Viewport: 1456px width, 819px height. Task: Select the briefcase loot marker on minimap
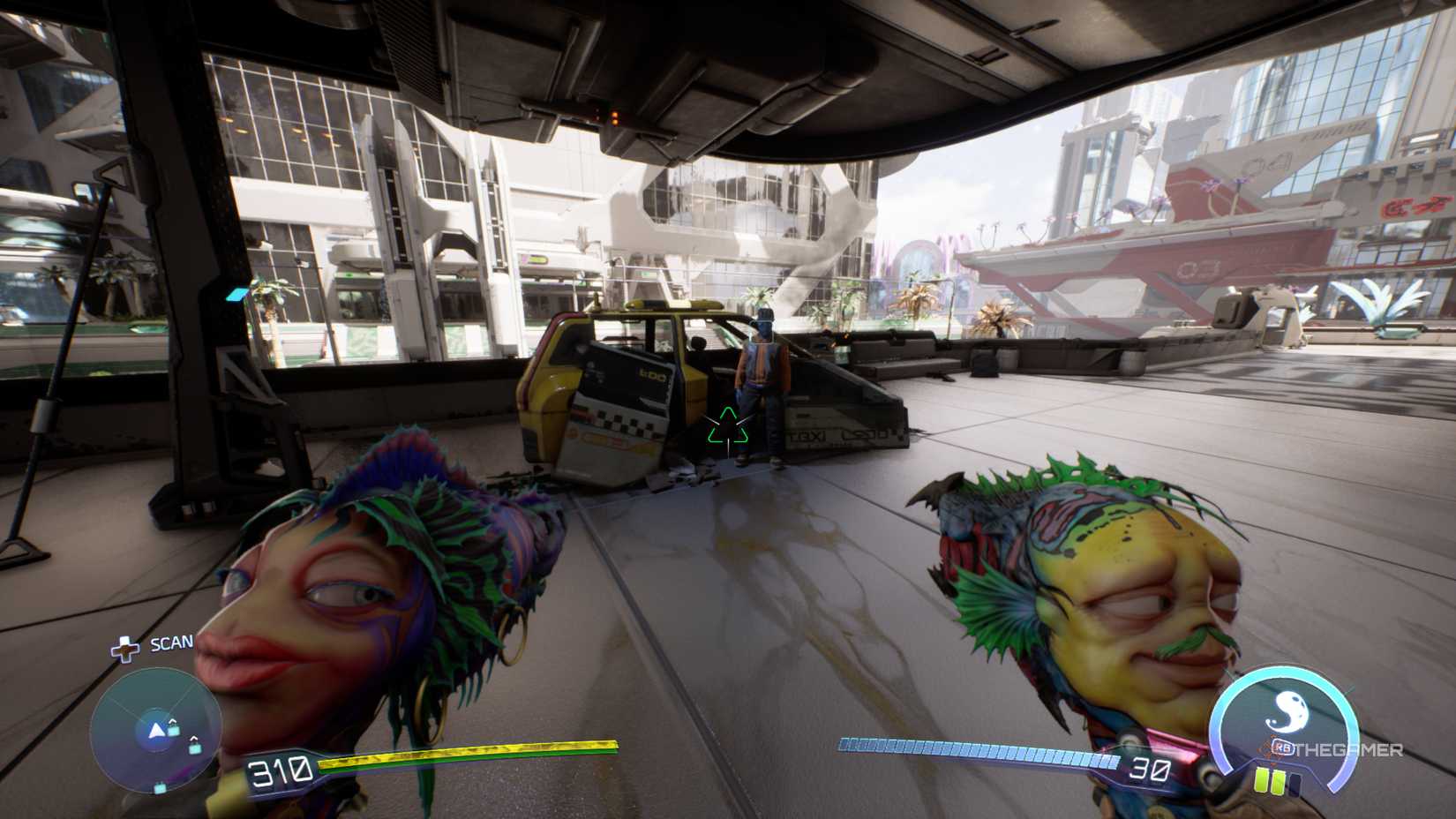click(x=173, y=731)
